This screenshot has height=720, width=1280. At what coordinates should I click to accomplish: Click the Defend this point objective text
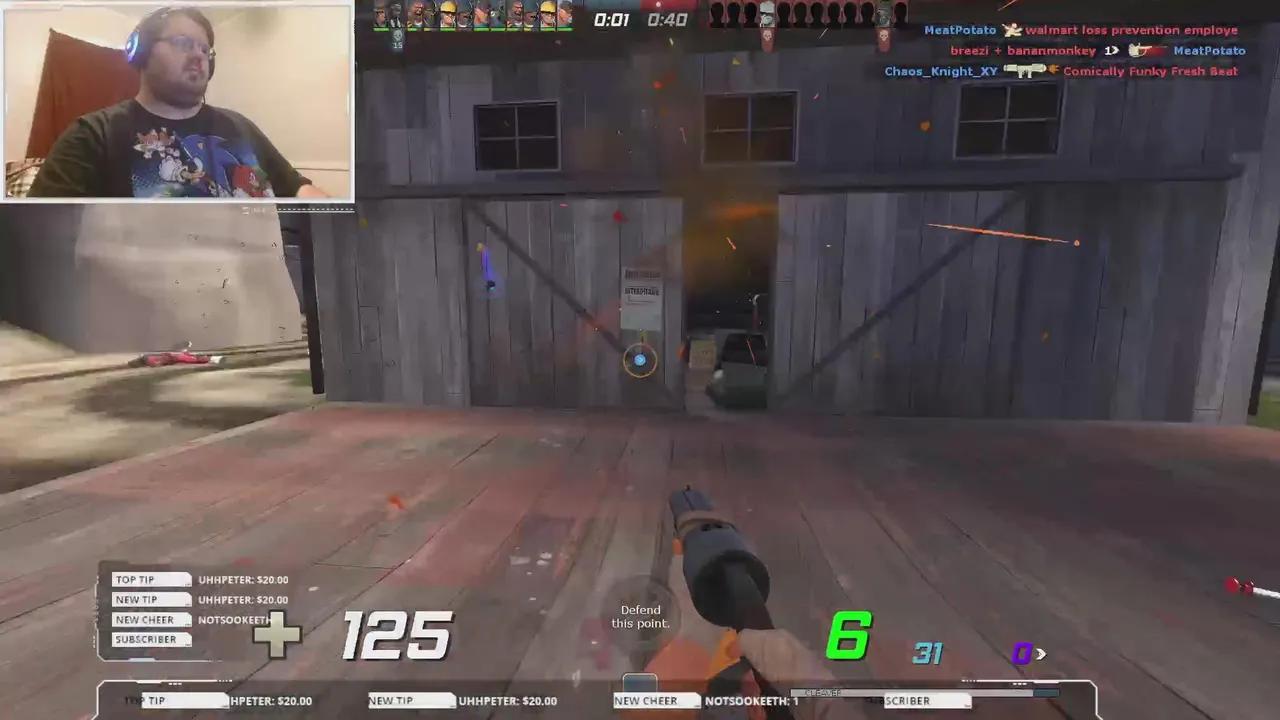640,616
